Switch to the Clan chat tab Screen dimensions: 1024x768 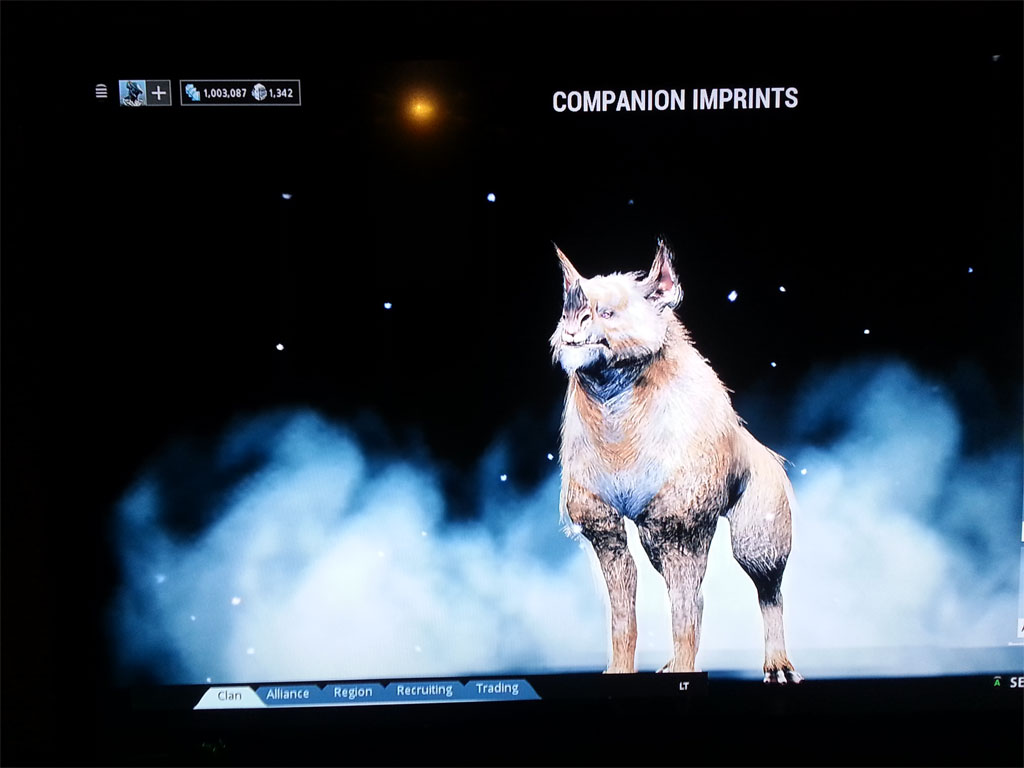click(x=229, y=695)
